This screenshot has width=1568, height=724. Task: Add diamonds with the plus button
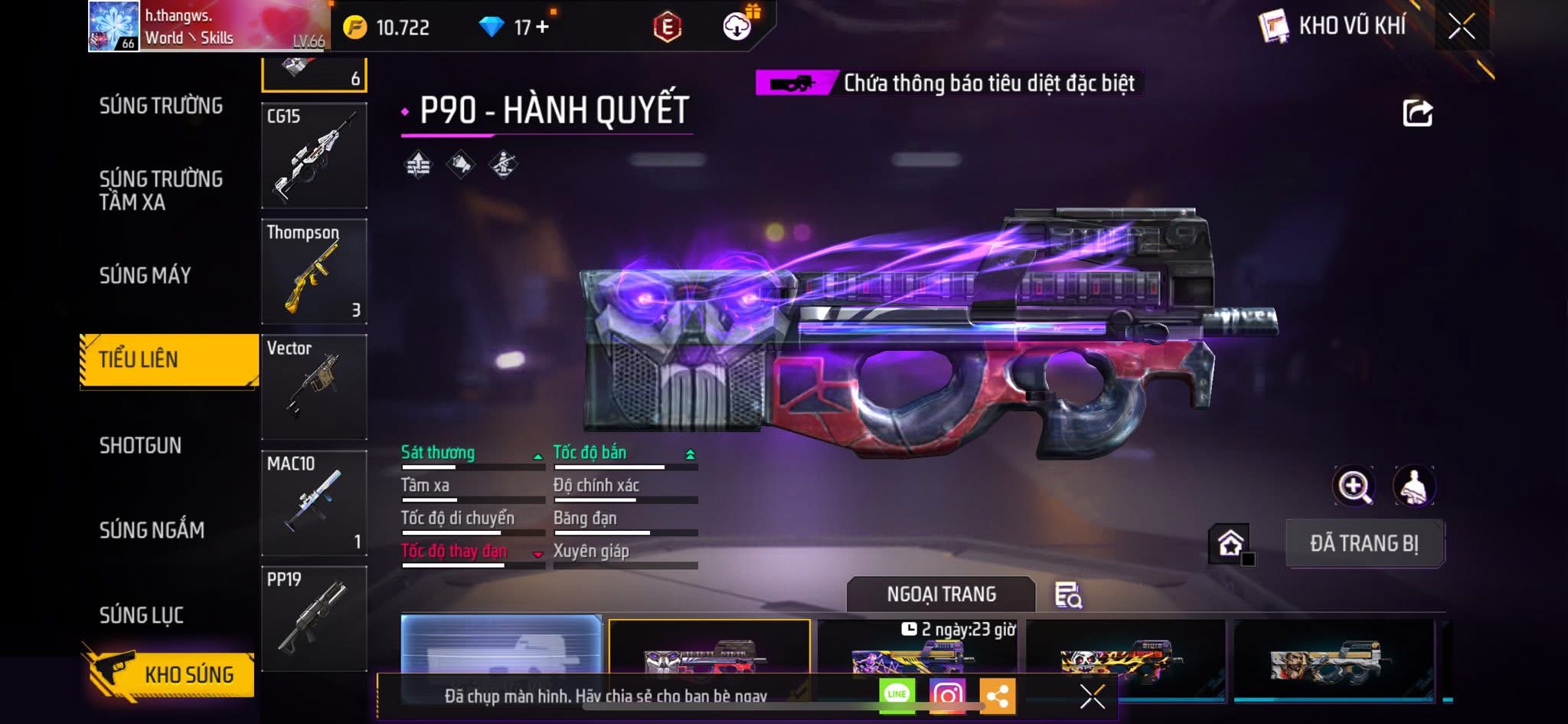tap(543, 28)
